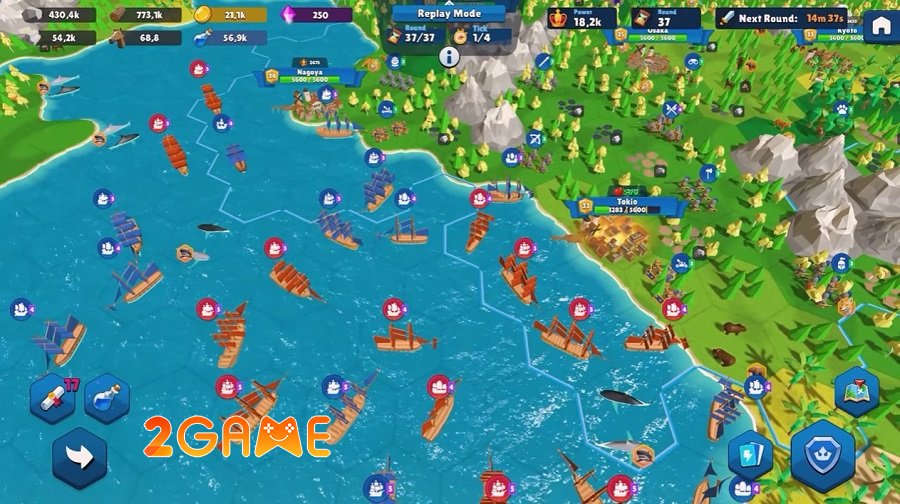The image size is (900, 504).
Task: Click the gold coin resource counter
Action: [230, 15]
